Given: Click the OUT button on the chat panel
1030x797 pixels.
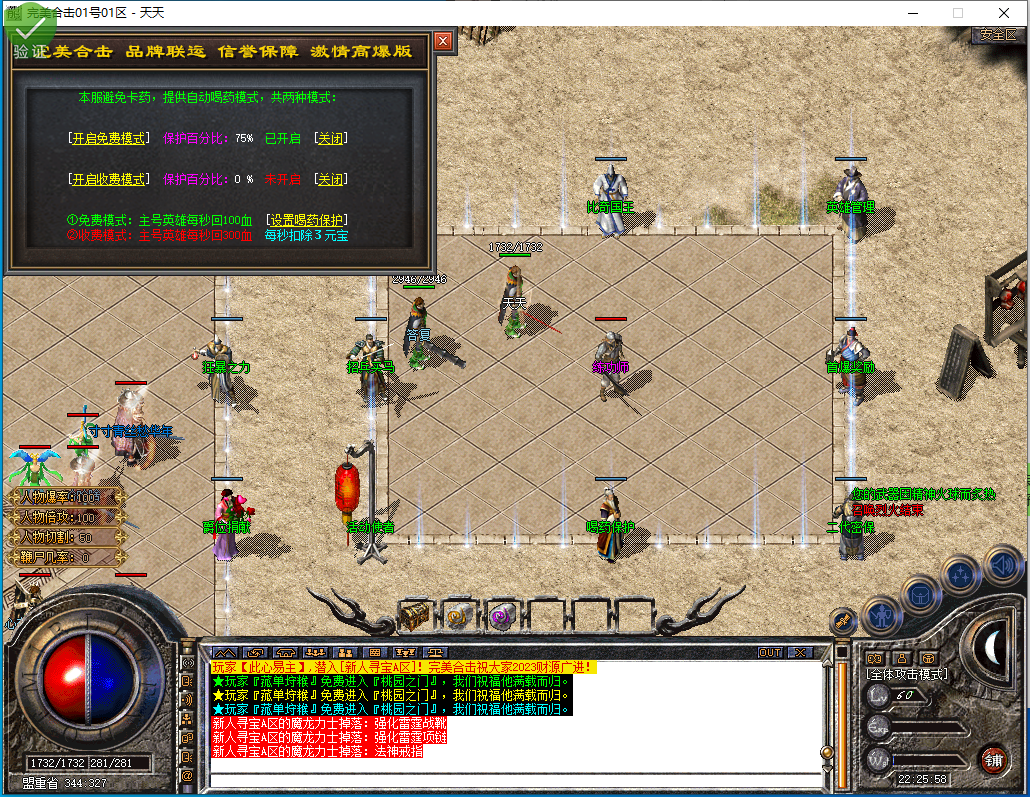Looking at the screenshot, I should (x=770, y=652).
